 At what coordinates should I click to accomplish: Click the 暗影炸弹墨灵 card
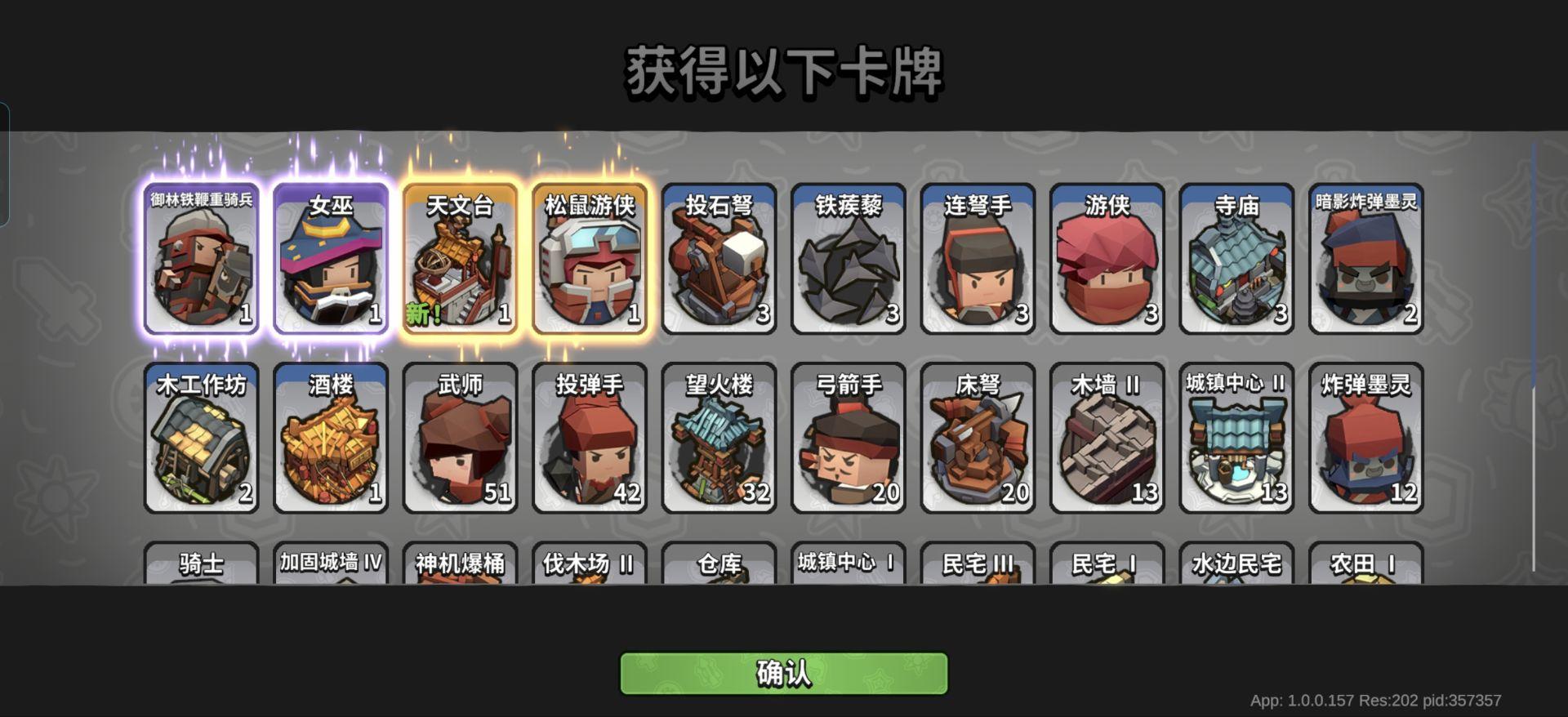(x=1366, y=260)
